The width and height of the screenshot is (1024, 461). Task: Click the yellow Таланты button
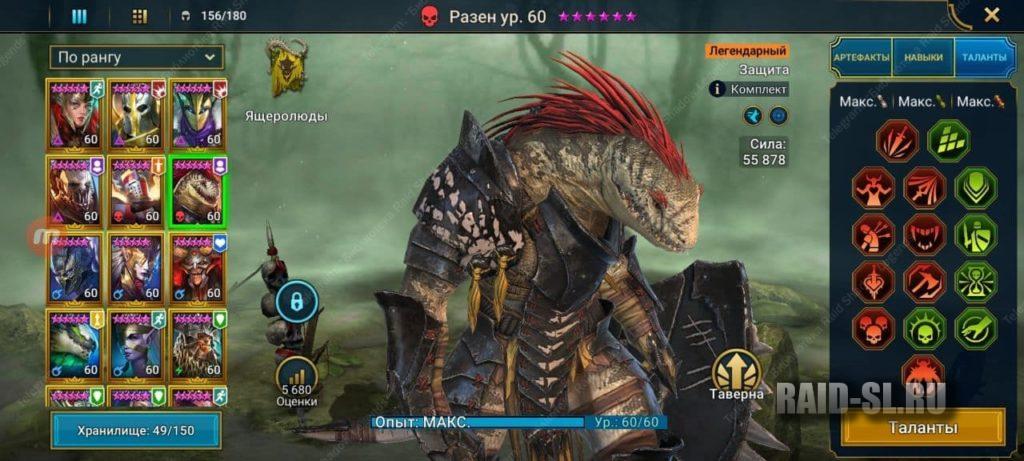pos(923,428)
